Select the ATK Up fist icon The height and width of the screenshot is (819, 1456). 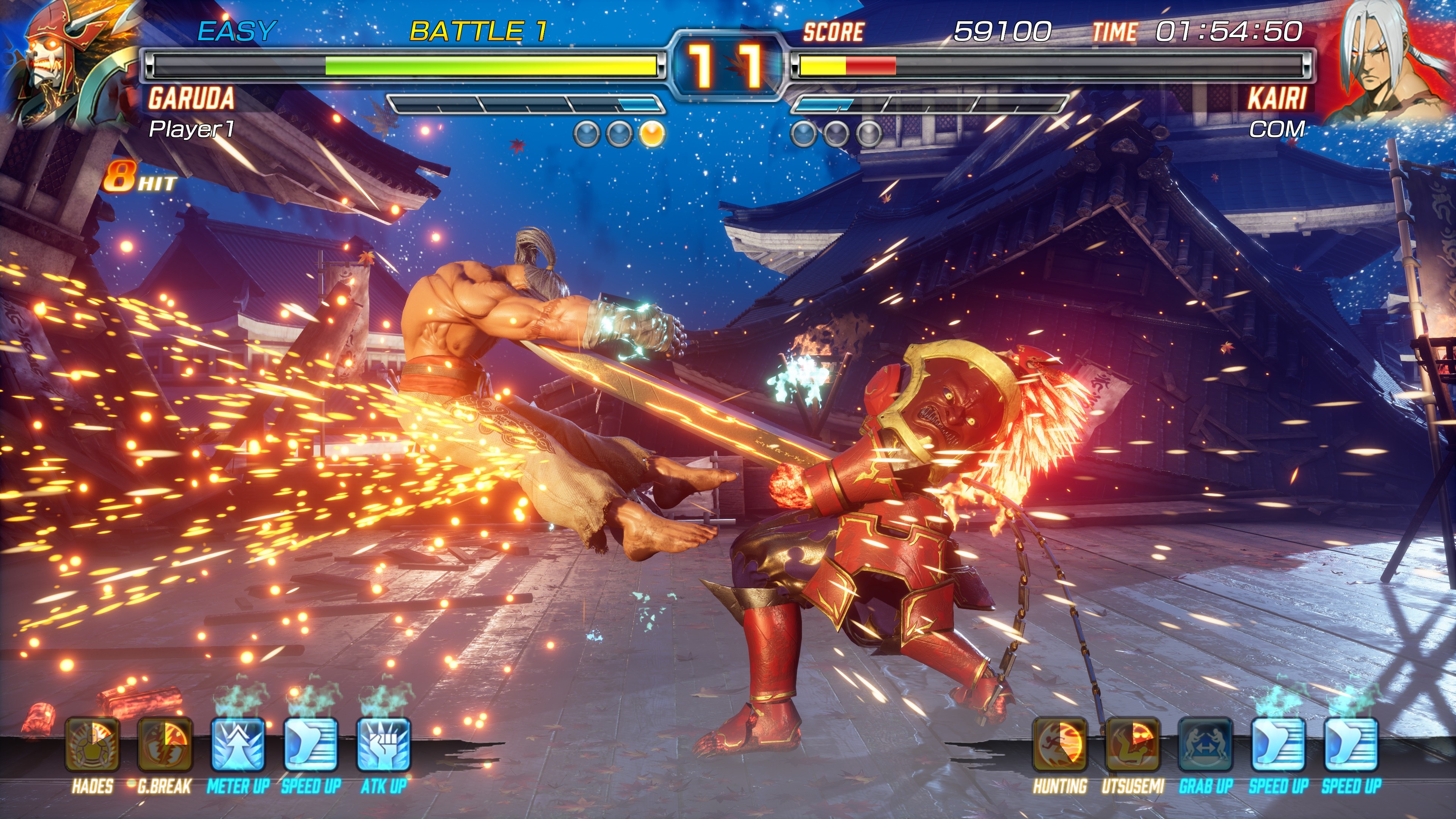(383, 744)
